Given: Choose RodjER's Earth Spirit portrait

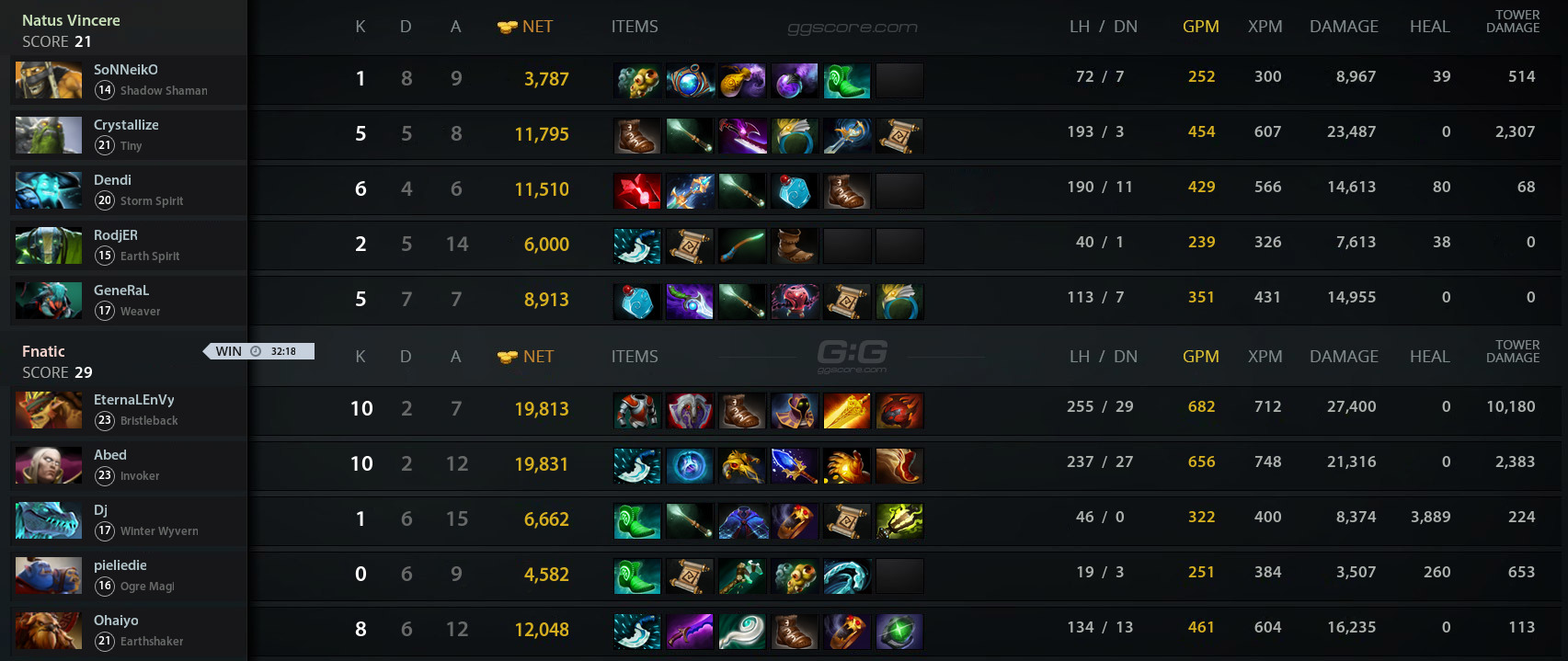Looking at the screenshot, I should click(x=49, y=245).
